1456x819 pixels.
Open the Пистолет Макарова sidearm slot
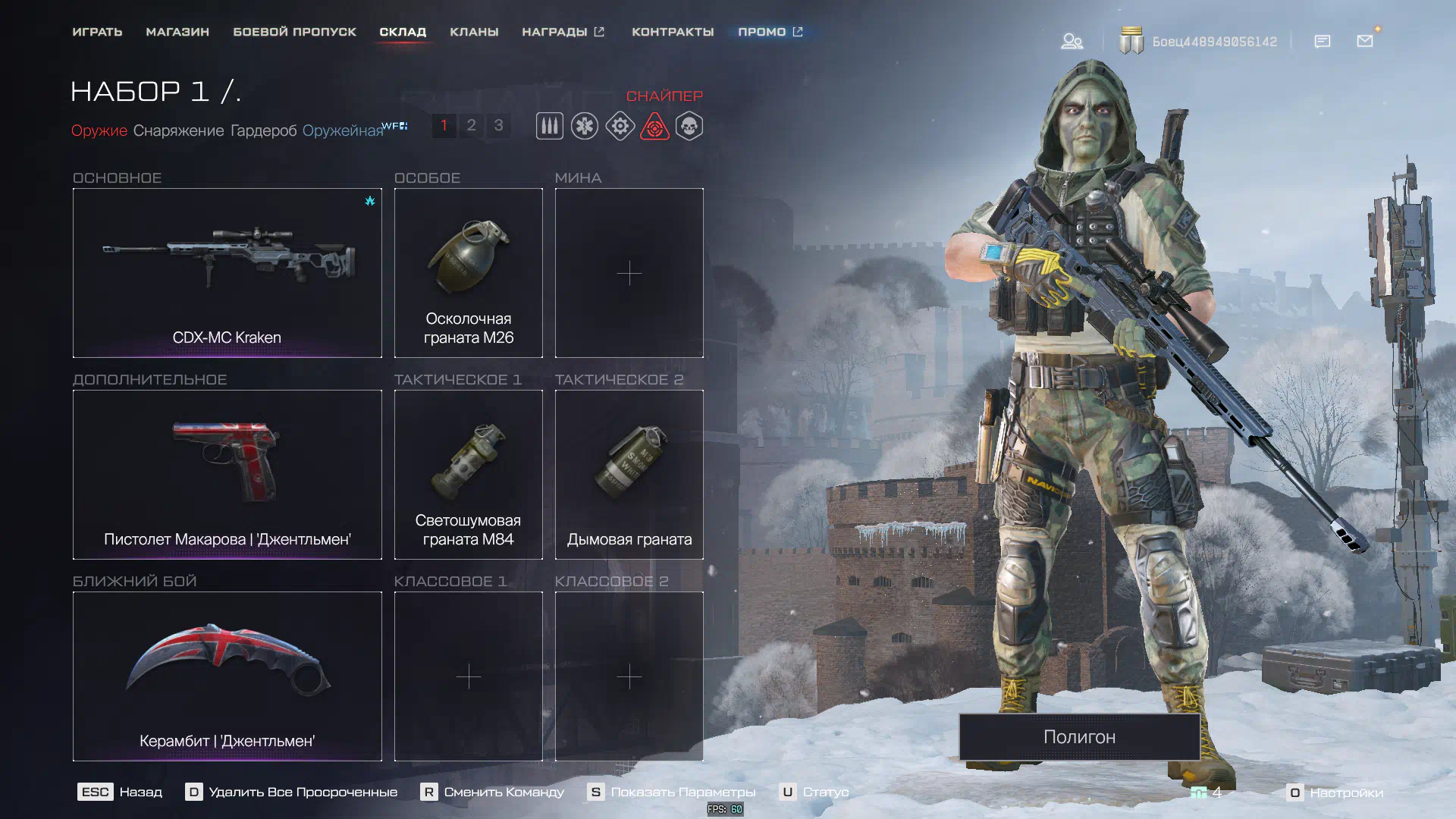(x=227, y=474)
